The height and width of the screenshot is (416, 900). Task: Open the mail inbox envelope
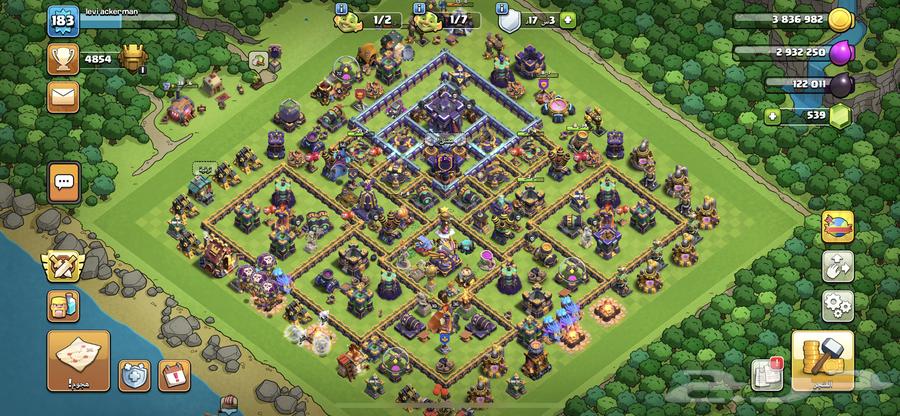[64, 94]
